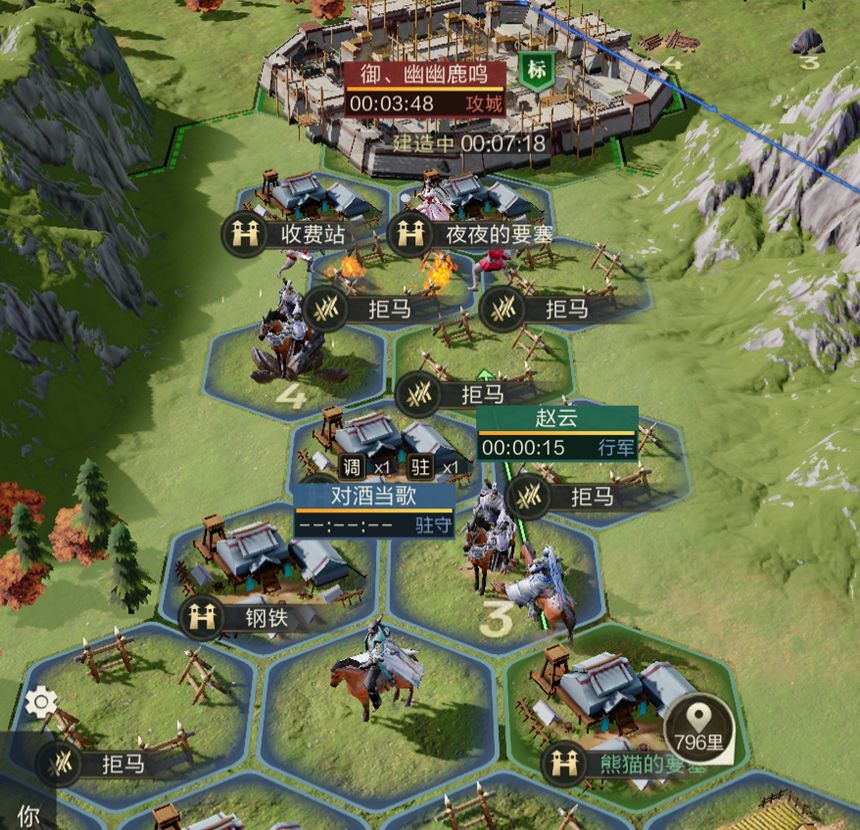
Task: Select the 夜夜的要塞 fortress label
Action: click(x=470, y=234)
